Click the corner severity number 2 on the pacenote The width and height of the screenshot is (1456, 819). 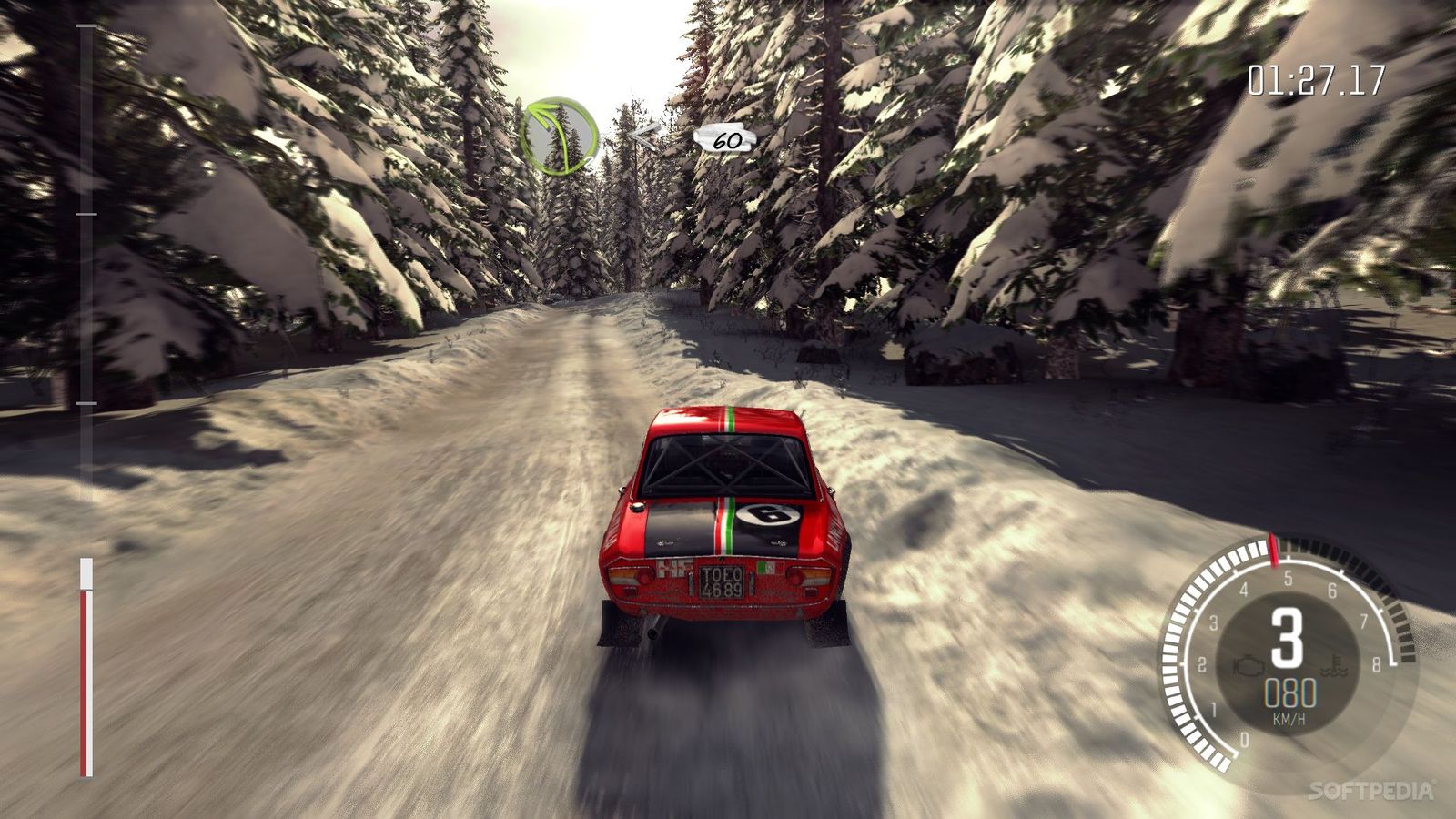590,164
